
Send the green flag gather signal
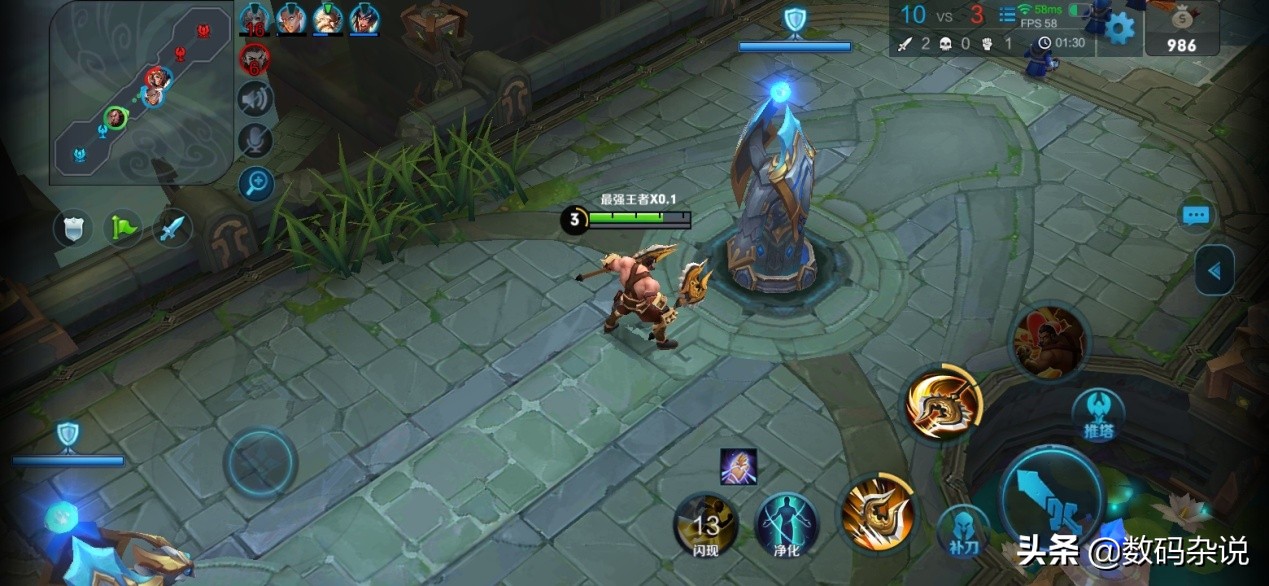pos(122,229)
